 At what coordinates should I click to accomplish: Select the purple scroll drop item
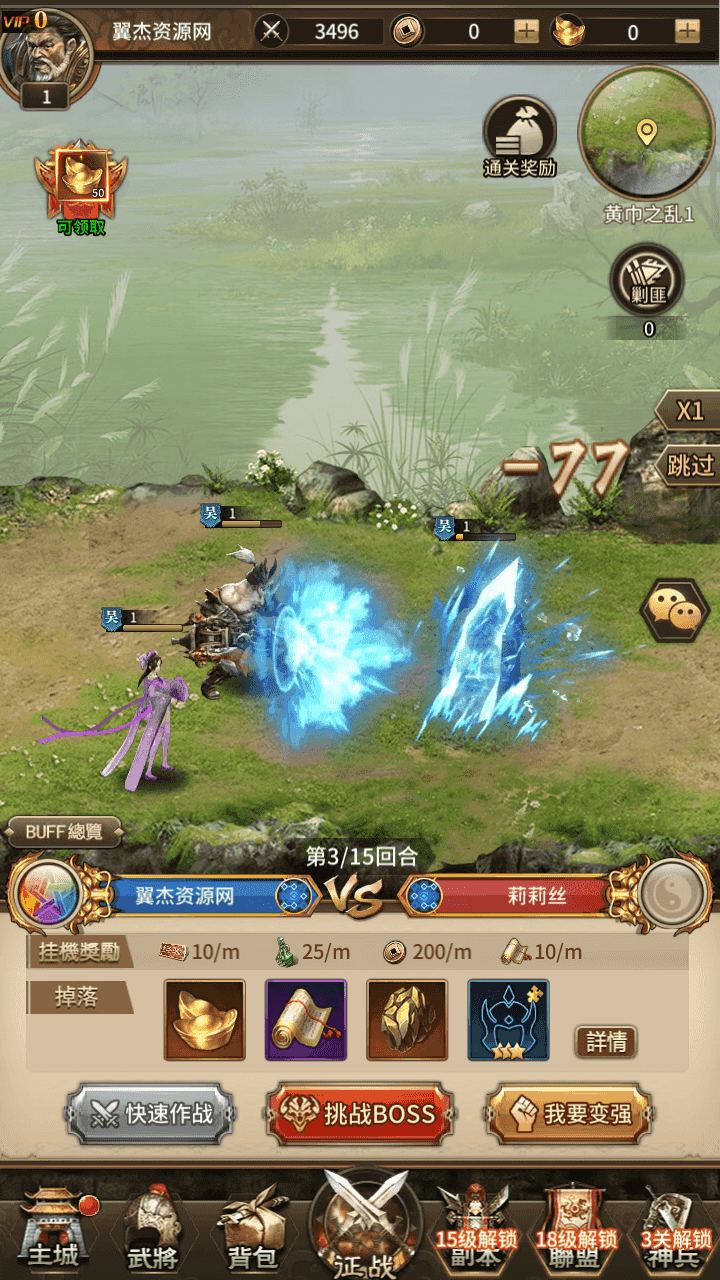[x=306, y=1020]
